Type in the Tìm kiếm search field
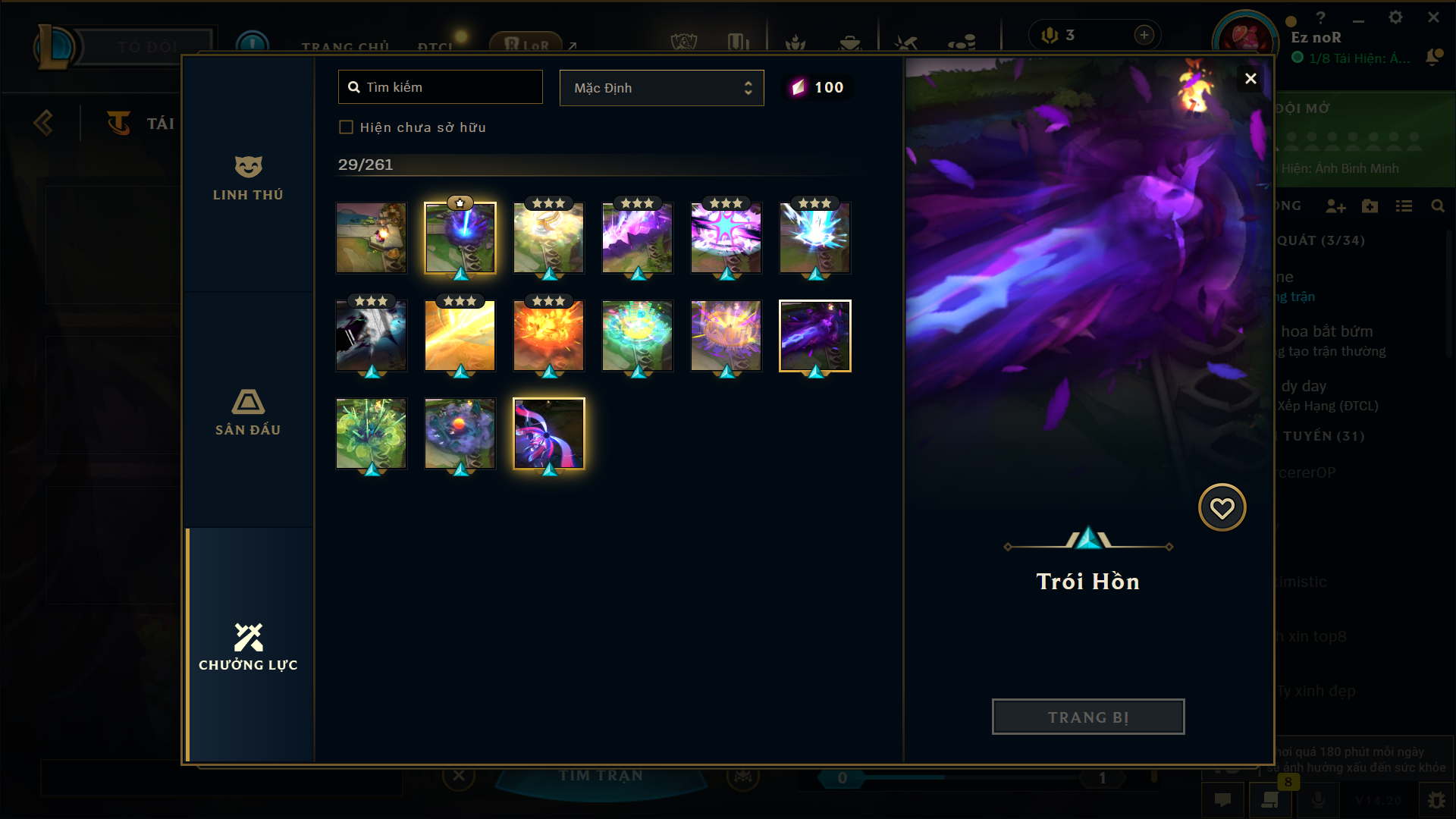Viewport: 1456px width, 819px height. click(440, 86)
